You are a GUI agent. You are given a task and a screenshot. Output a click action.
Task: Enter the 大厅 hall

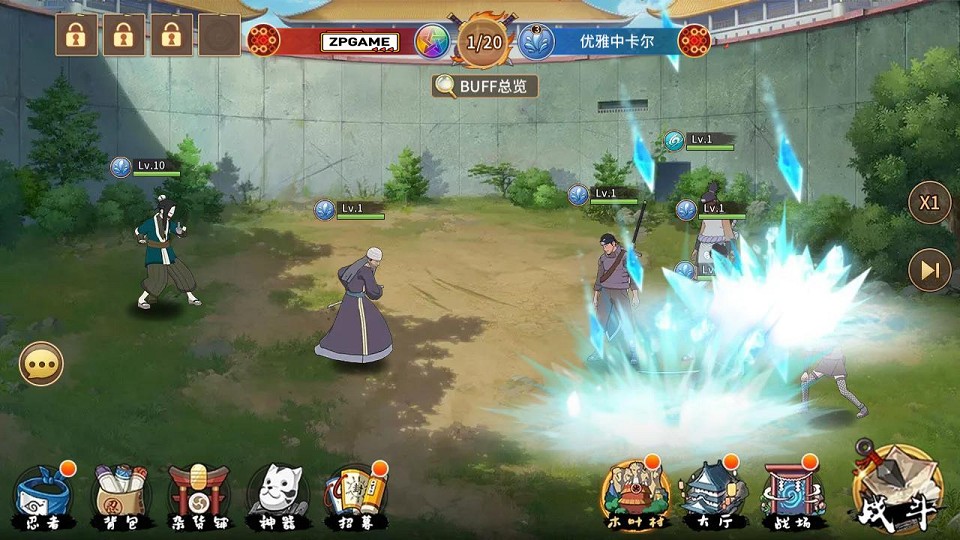714,494
